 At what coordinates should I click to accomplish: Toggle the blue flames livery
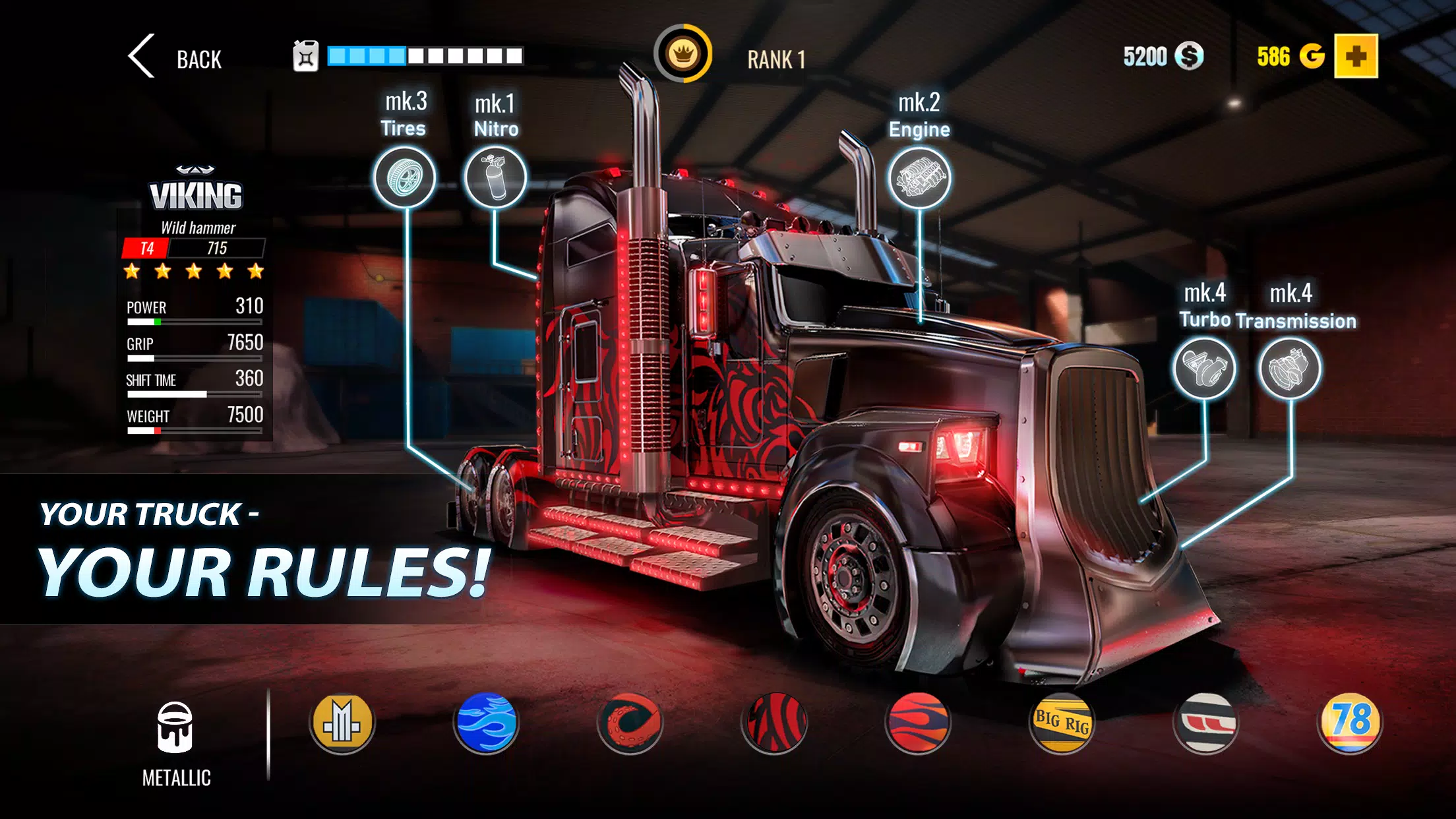tap(486, 722)
